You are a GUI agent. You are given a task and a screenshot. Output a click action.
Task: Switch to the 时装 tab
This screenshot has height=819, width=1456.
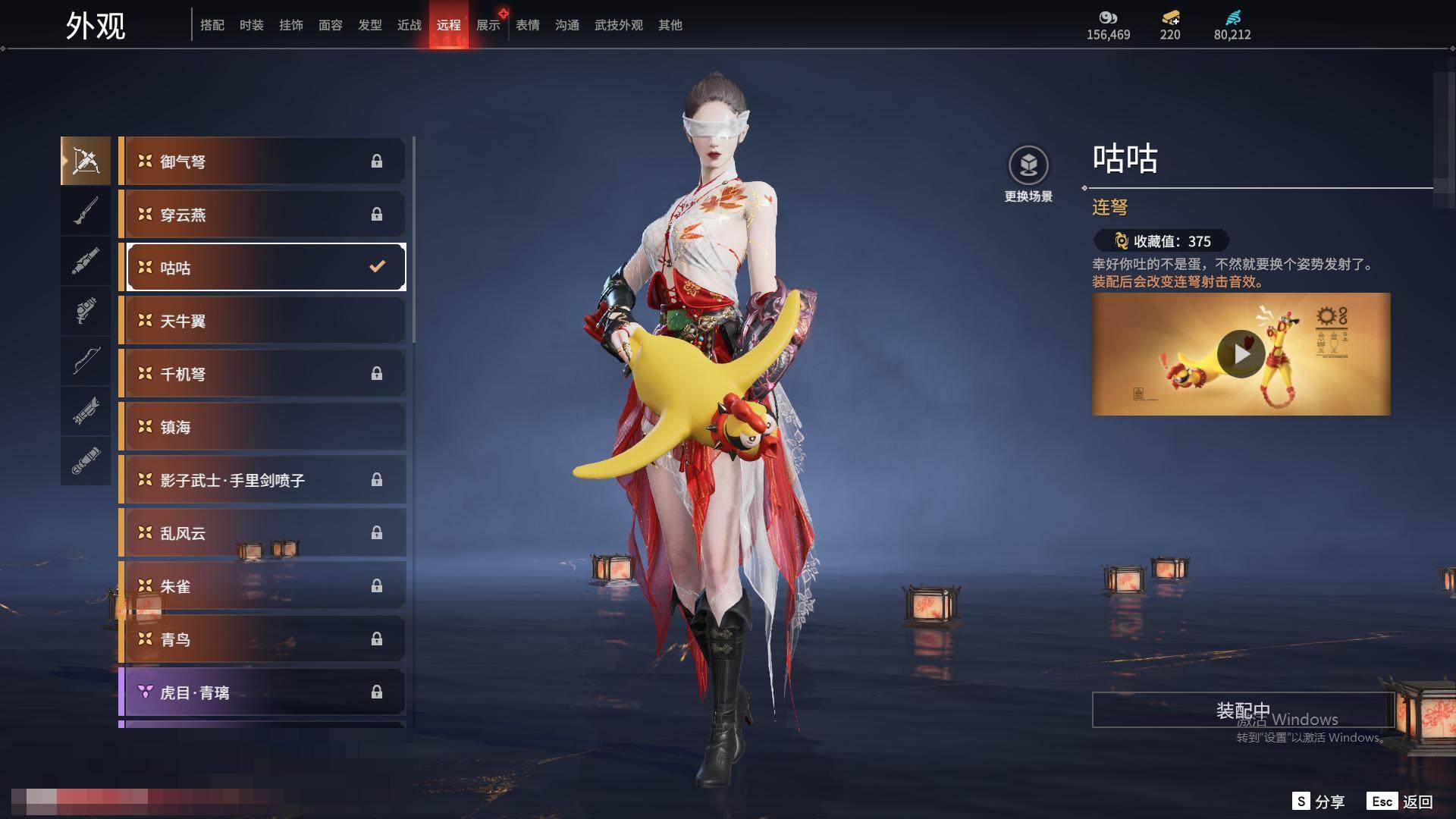pos(251,25)
